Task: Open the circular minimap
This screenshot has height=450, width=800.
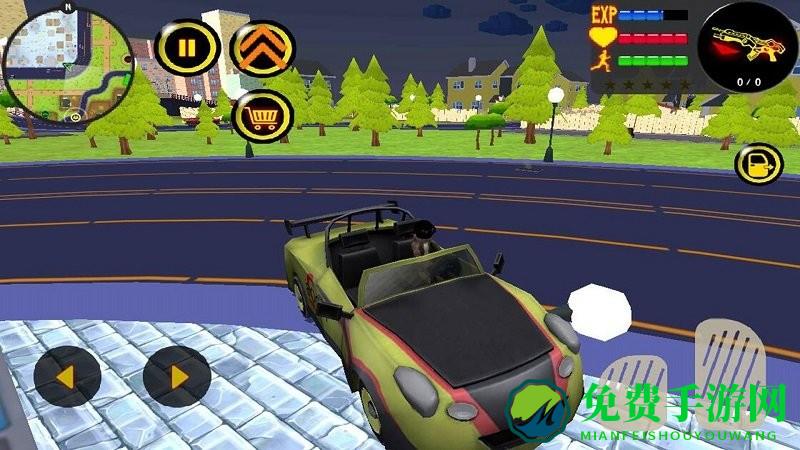Action: coord(66,64)
